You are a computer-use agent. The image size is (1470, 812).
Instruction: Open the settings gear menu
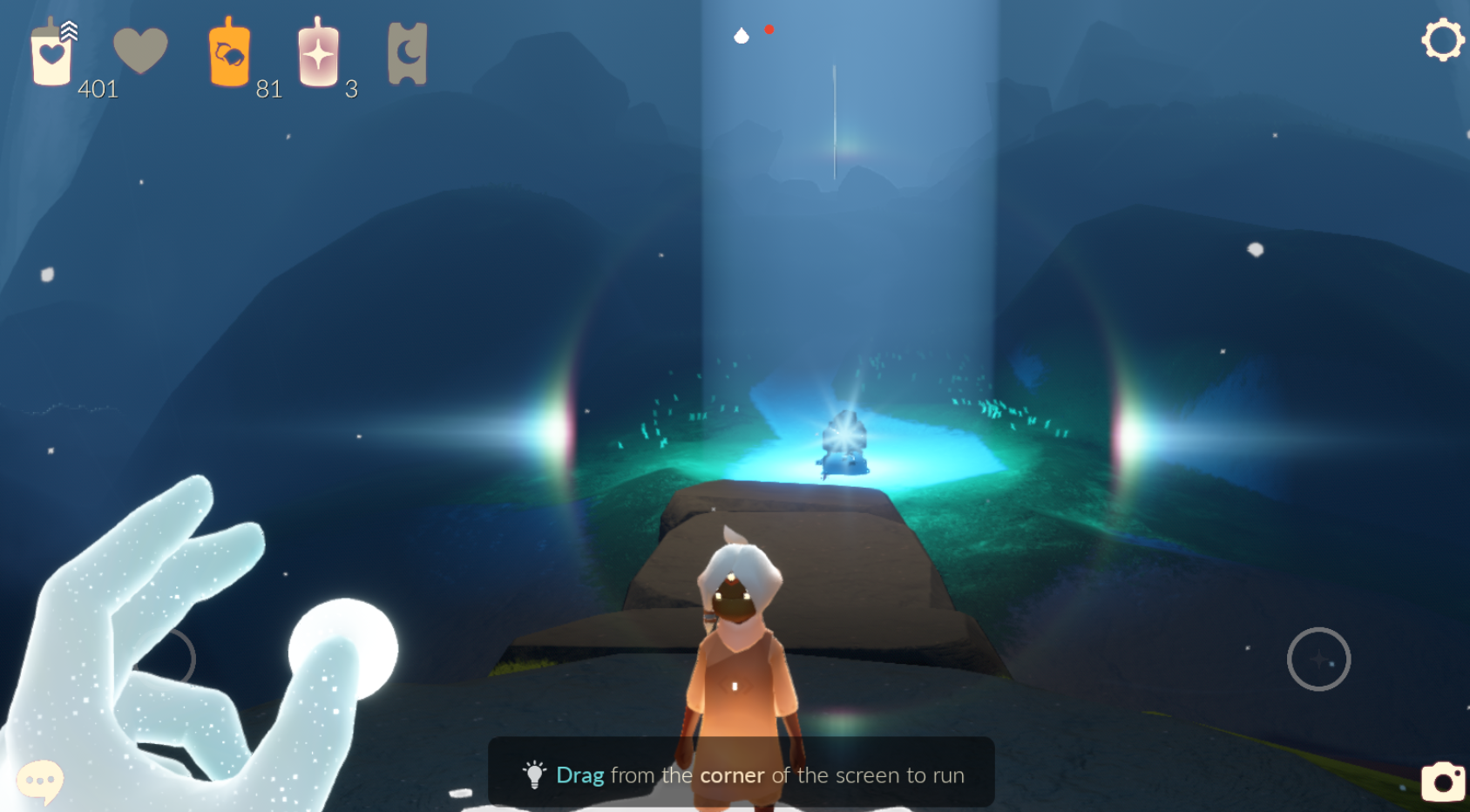(1442, 40)
